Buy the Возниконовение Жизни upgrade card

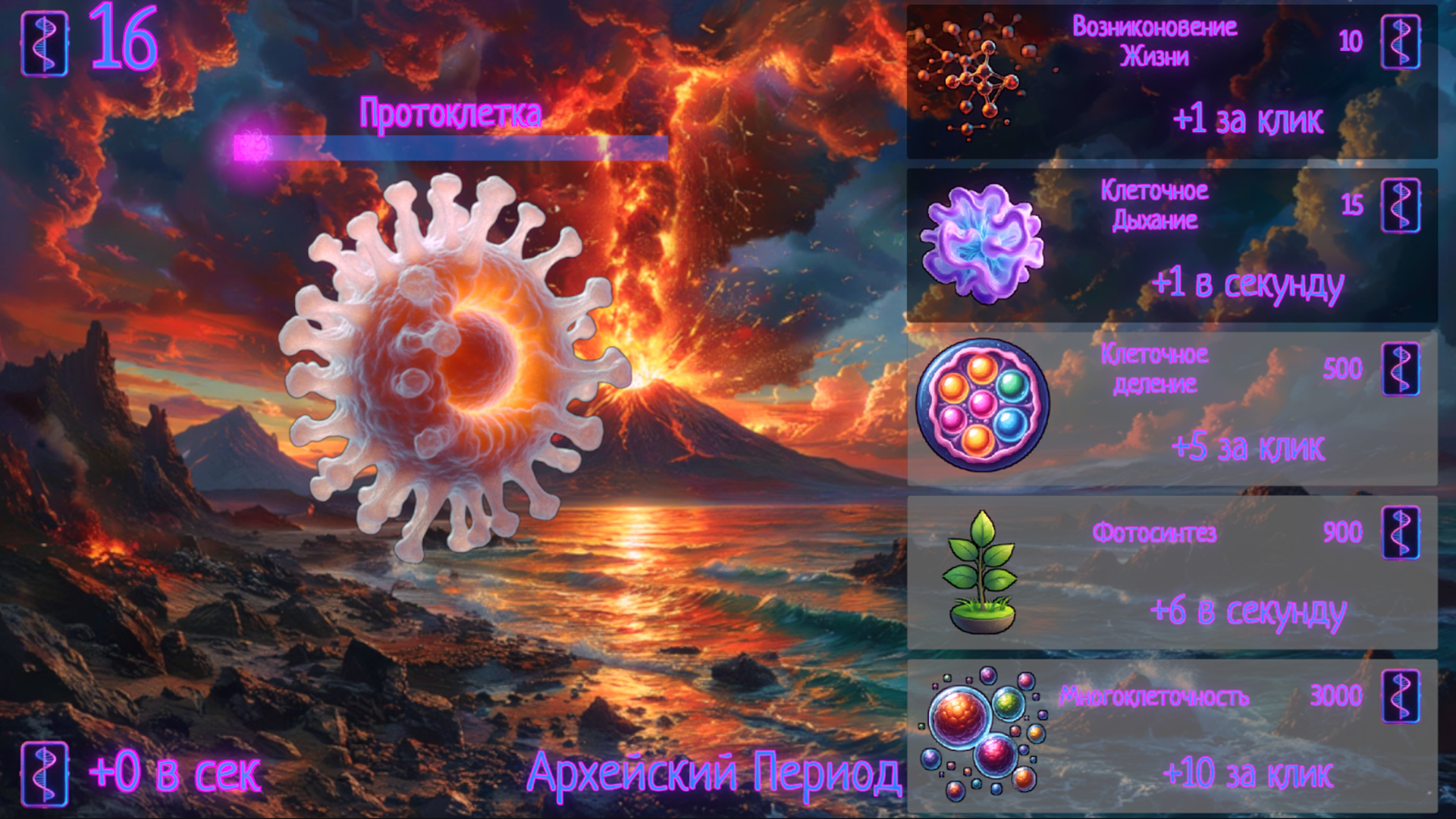pos(1175,80)
